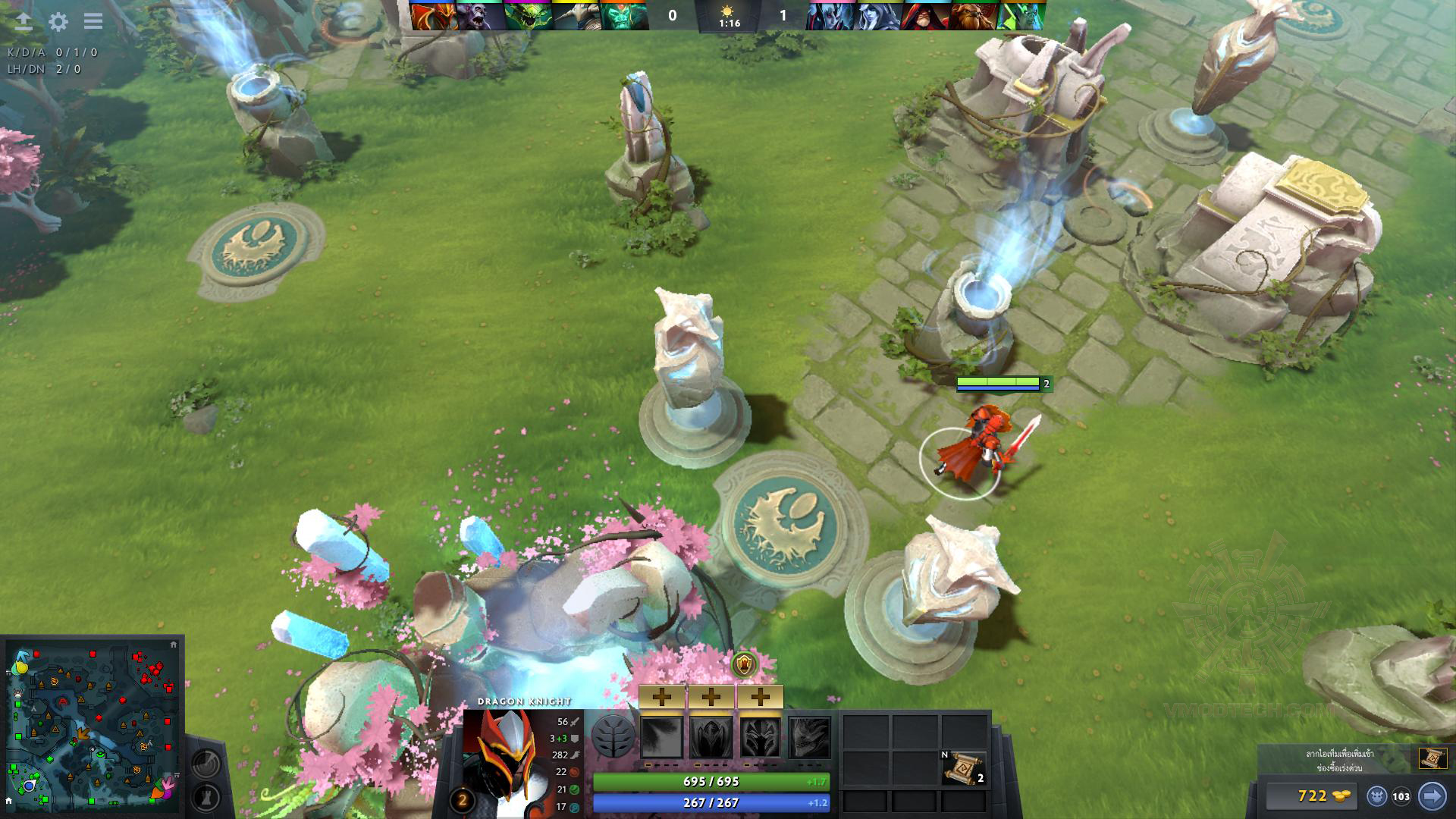Select the courier button
This screenshot has height=819, width=1456.
click(1377, 796)
